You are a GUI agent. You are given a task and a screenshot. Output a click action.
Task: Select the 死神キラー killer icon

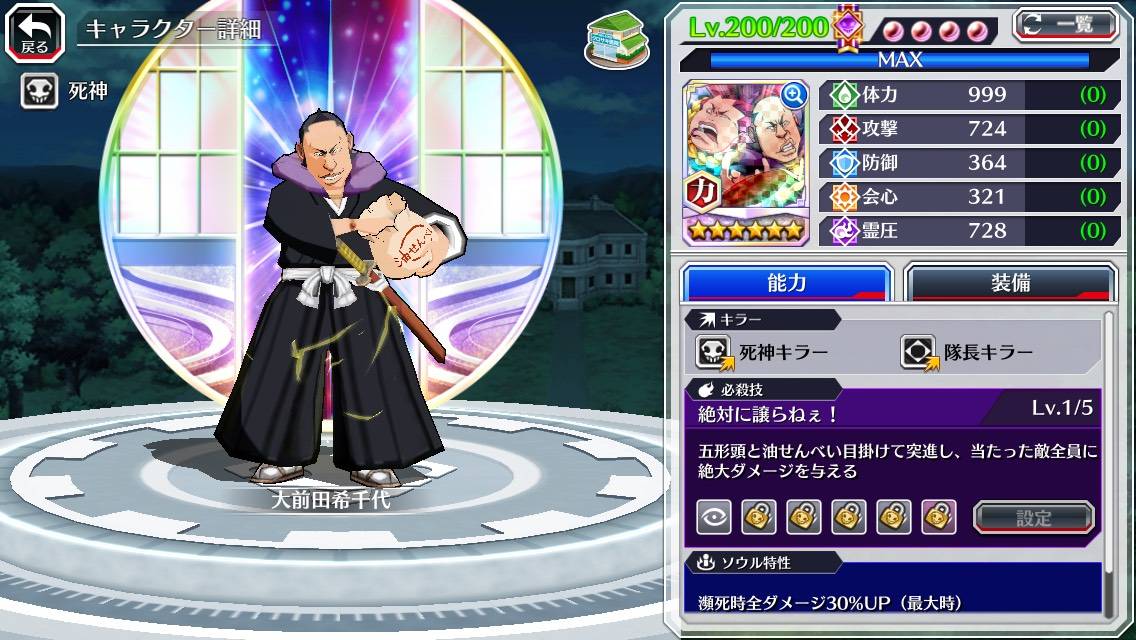(x=714, y=352)
